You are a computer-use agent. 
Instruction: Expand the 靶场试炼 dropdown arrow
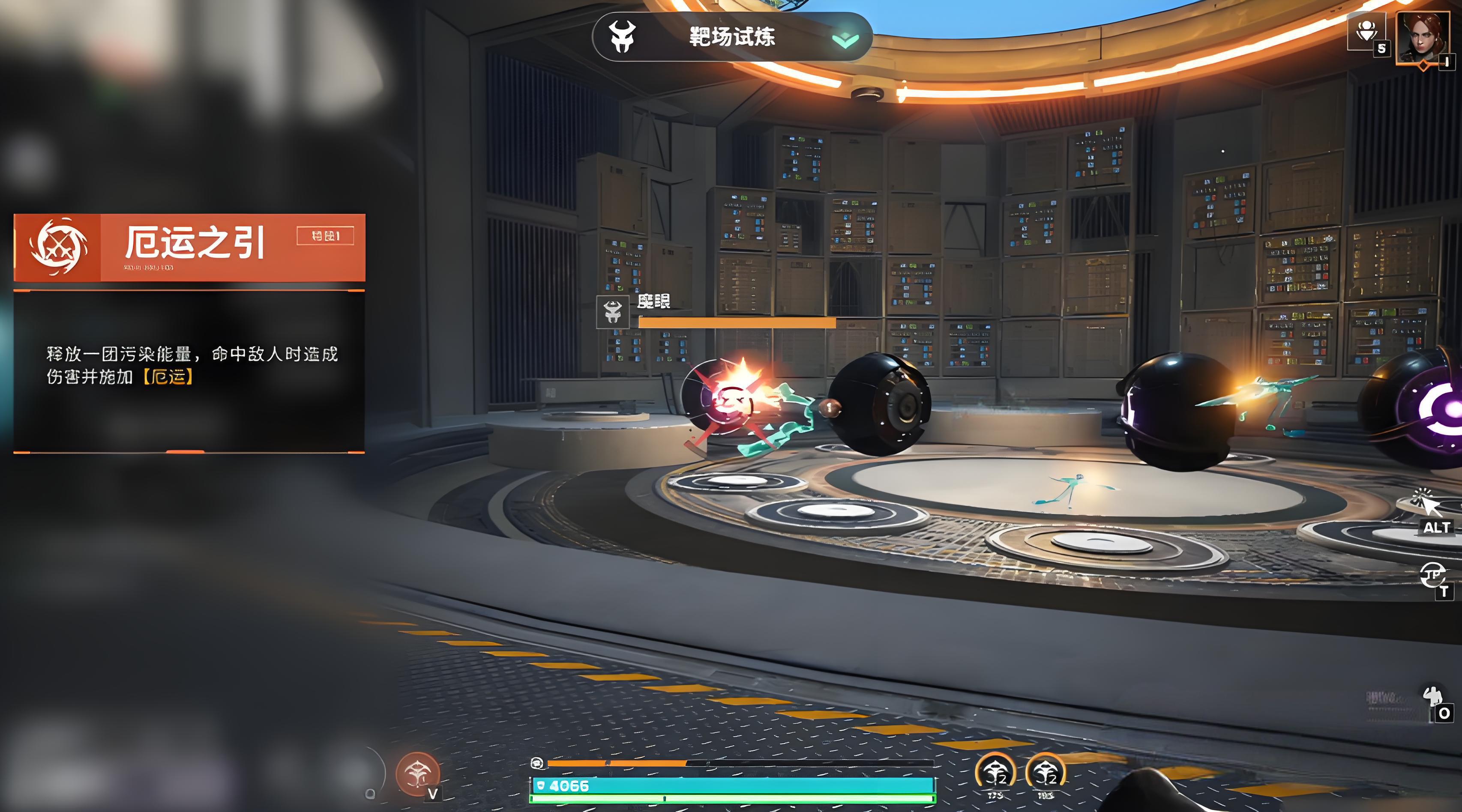click(845, 39)
